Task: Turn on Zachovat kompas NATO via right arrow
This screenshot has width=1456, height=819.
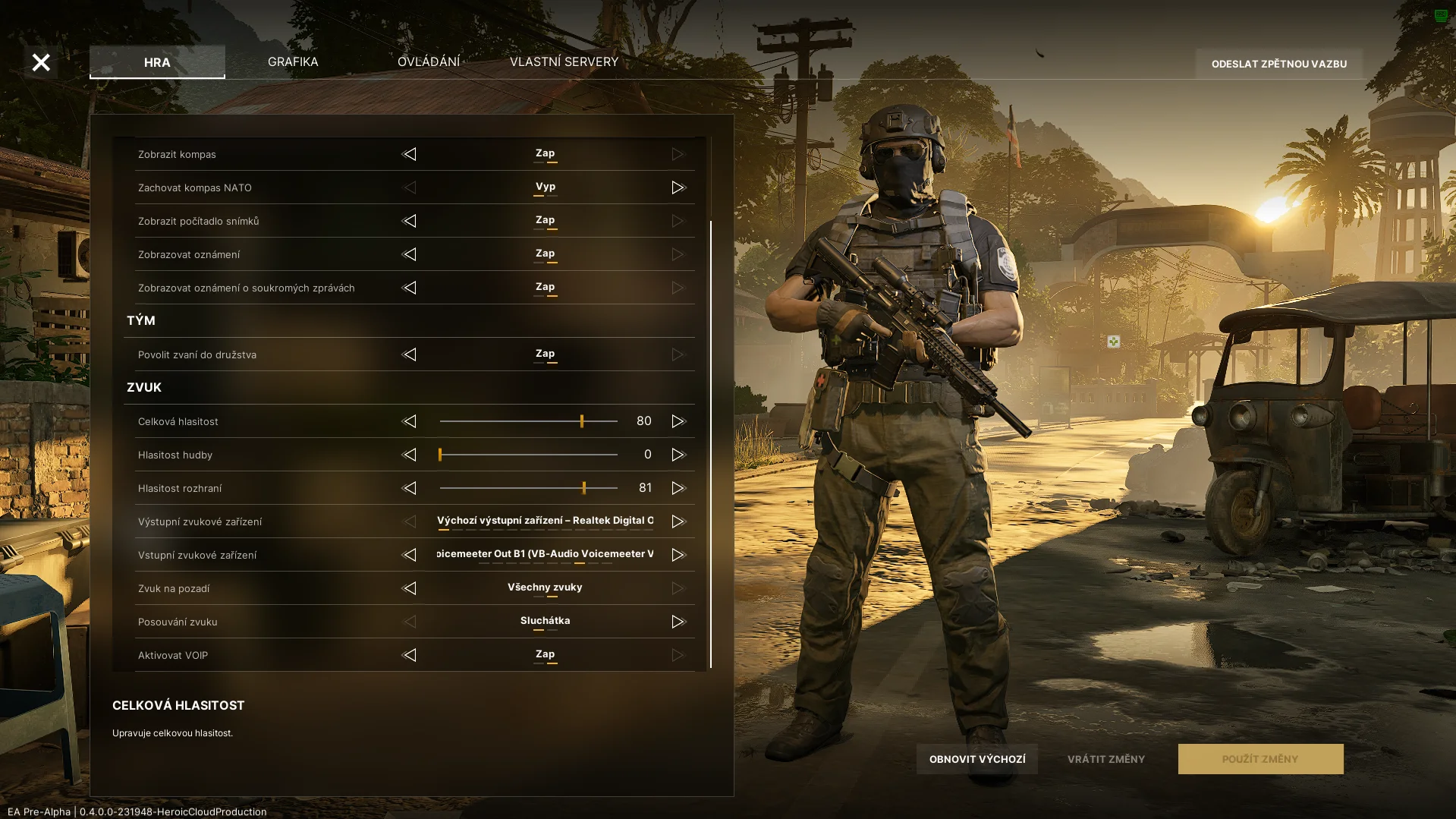Action: pyautogui.click(x=678, y=187)
